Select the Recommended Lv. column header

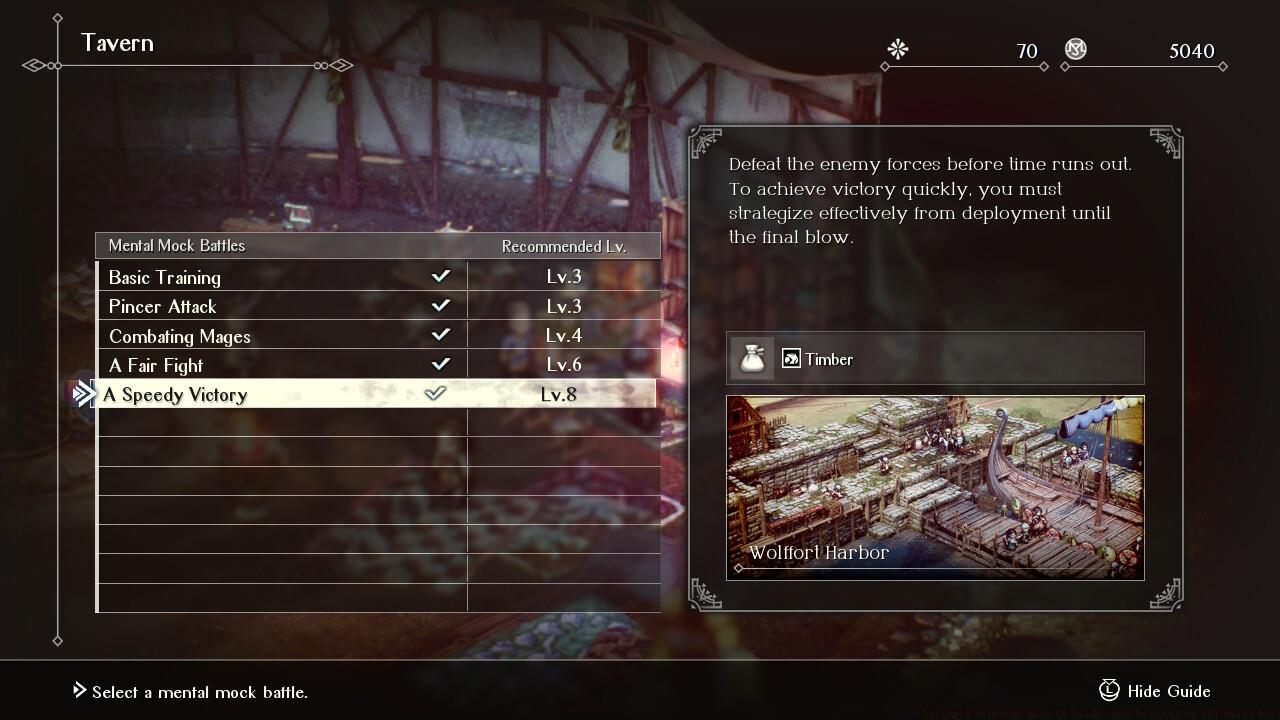point(563,245)
